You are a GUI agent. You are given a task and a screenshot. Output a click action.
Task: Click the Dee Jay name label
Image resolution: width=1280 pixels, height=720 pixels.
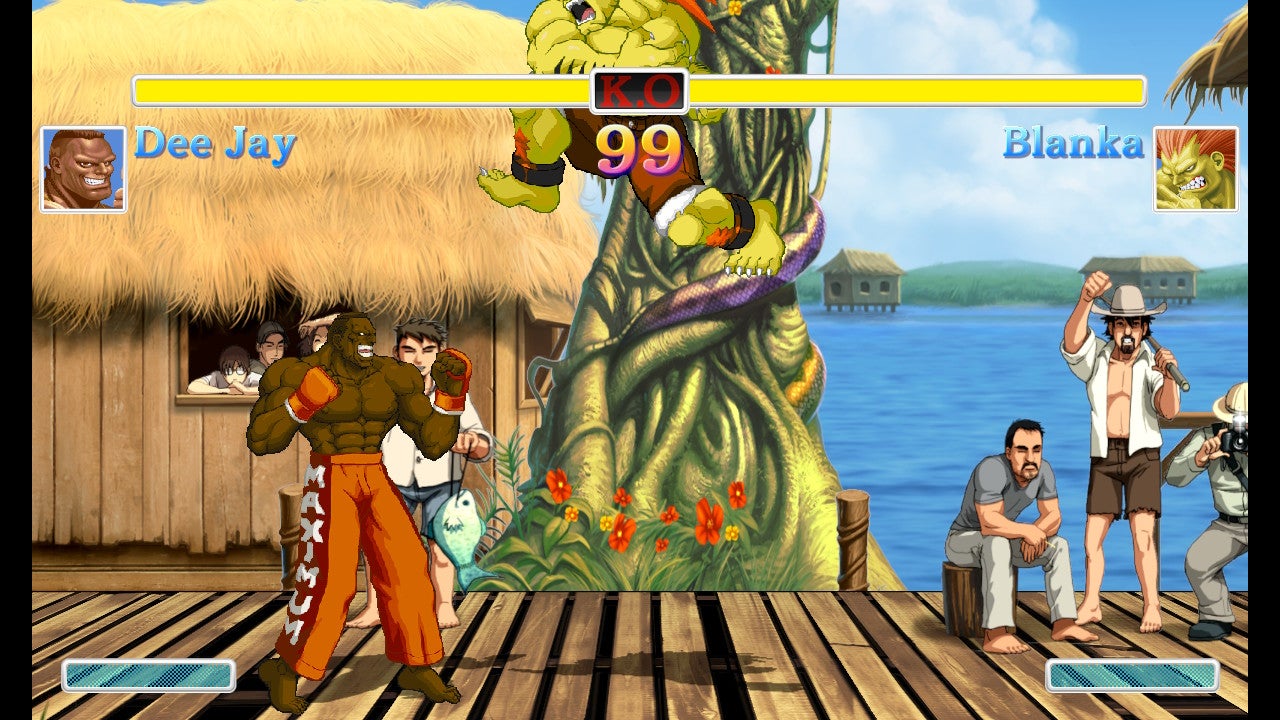213,148
